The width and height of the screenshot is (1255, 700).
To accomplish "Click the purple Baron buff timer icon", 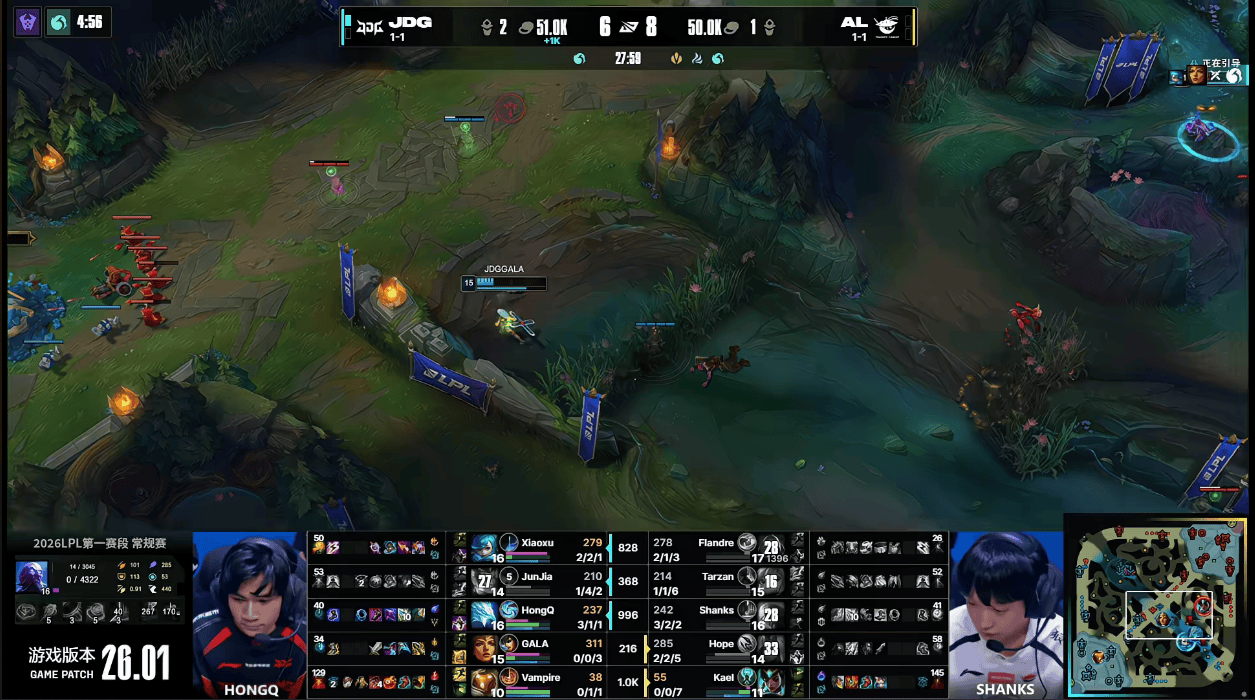I will 28,22.
